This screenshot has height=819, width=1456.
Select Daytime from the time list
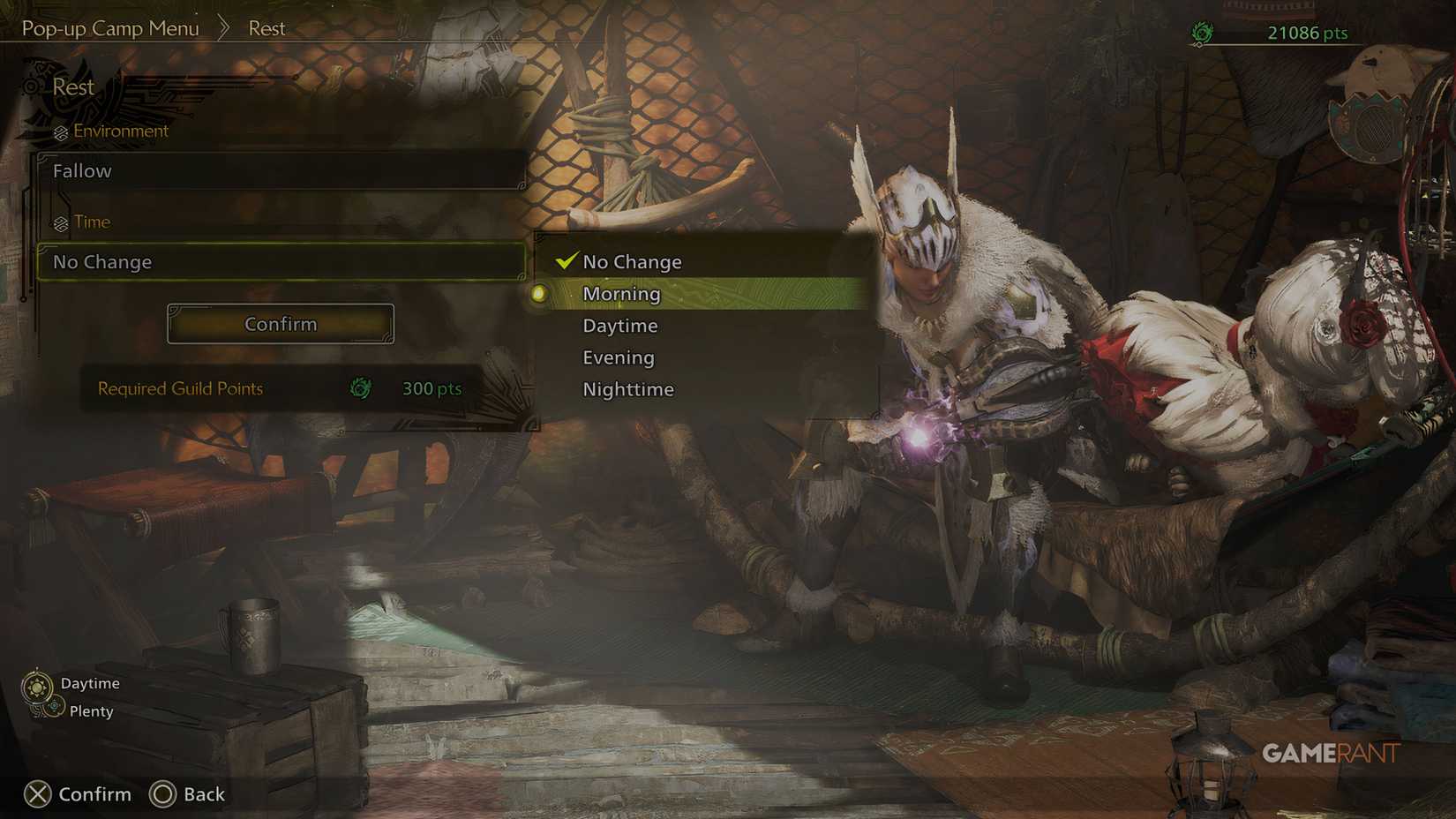619,325
